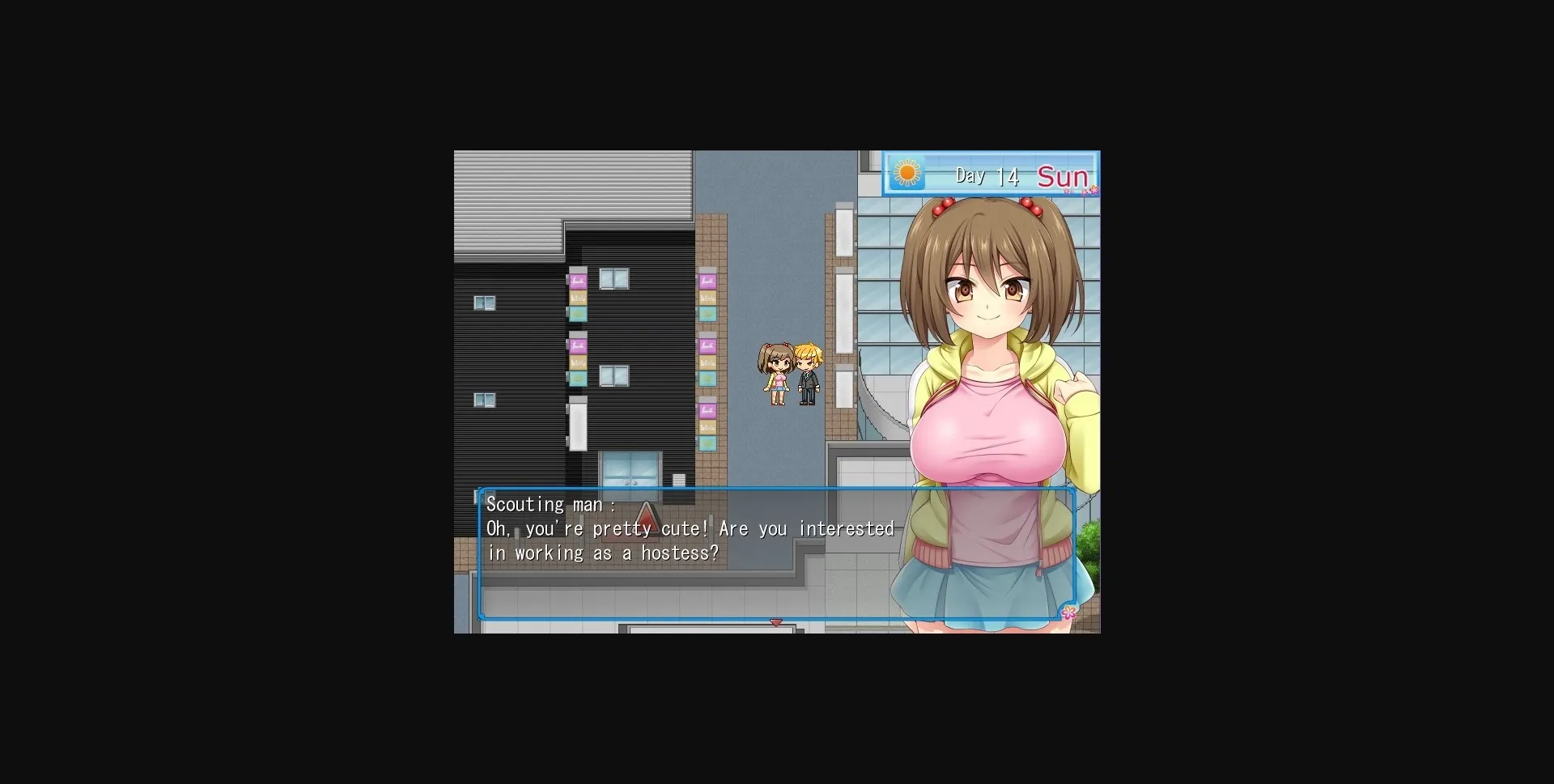Click the Day 14 counter display
Screen dimensions: 1554x784
point(986,175)
